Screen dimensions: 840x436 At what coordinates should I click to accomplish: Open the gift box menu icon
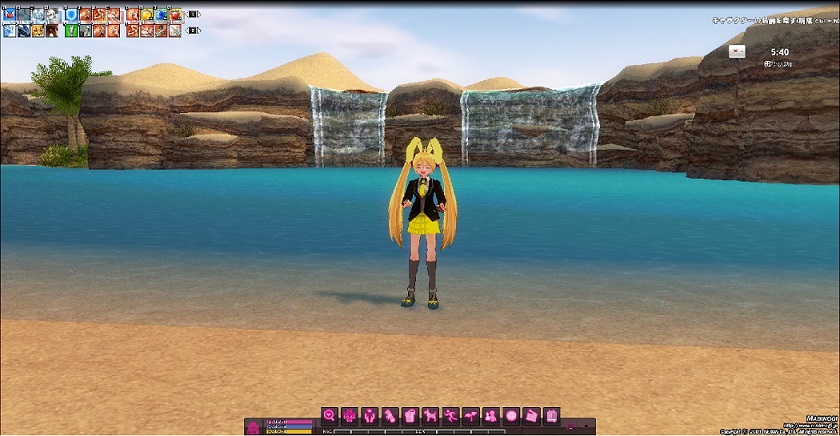410,415
